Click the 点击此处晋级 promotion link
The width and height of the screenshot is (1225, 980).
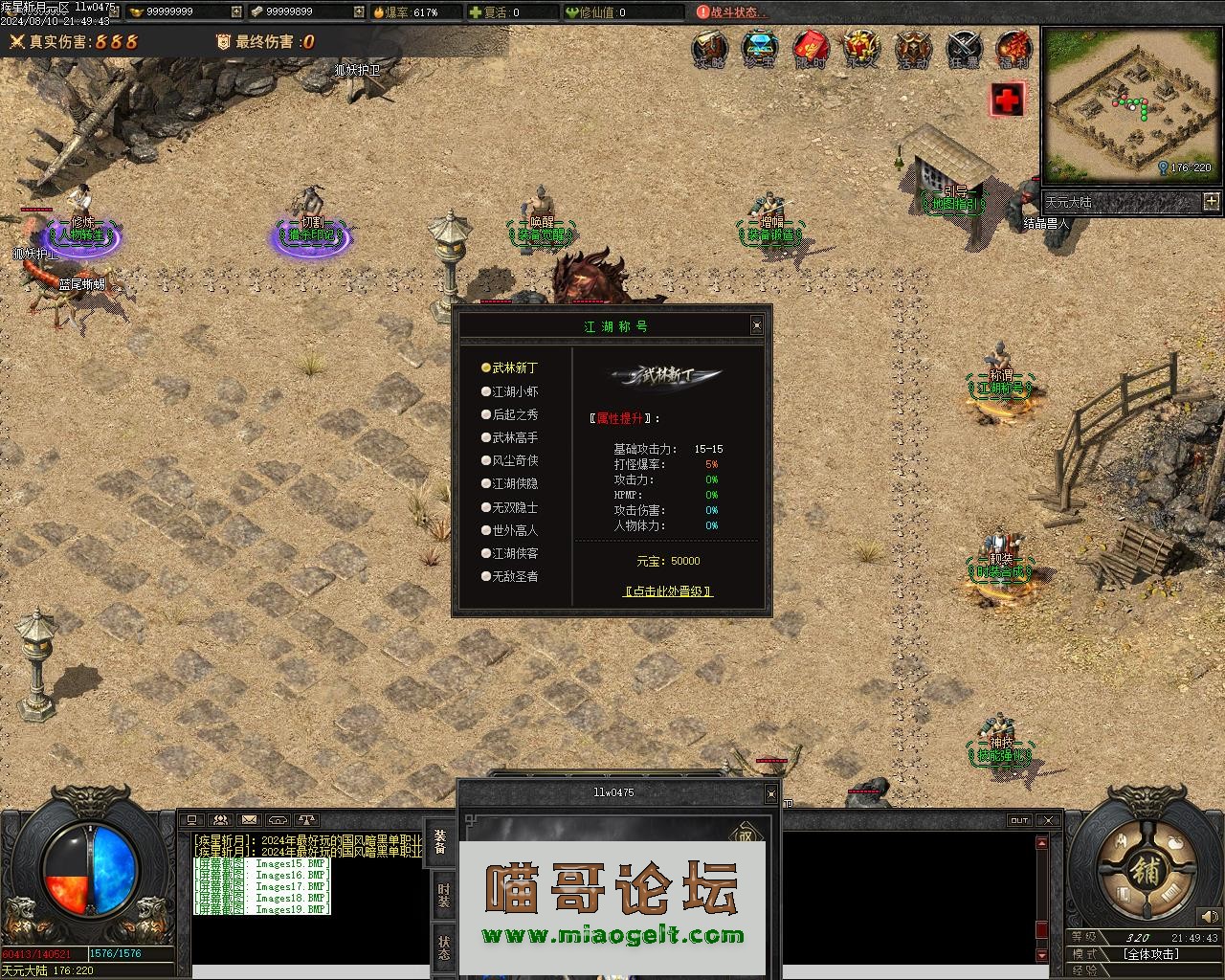(x=668, y=591)
